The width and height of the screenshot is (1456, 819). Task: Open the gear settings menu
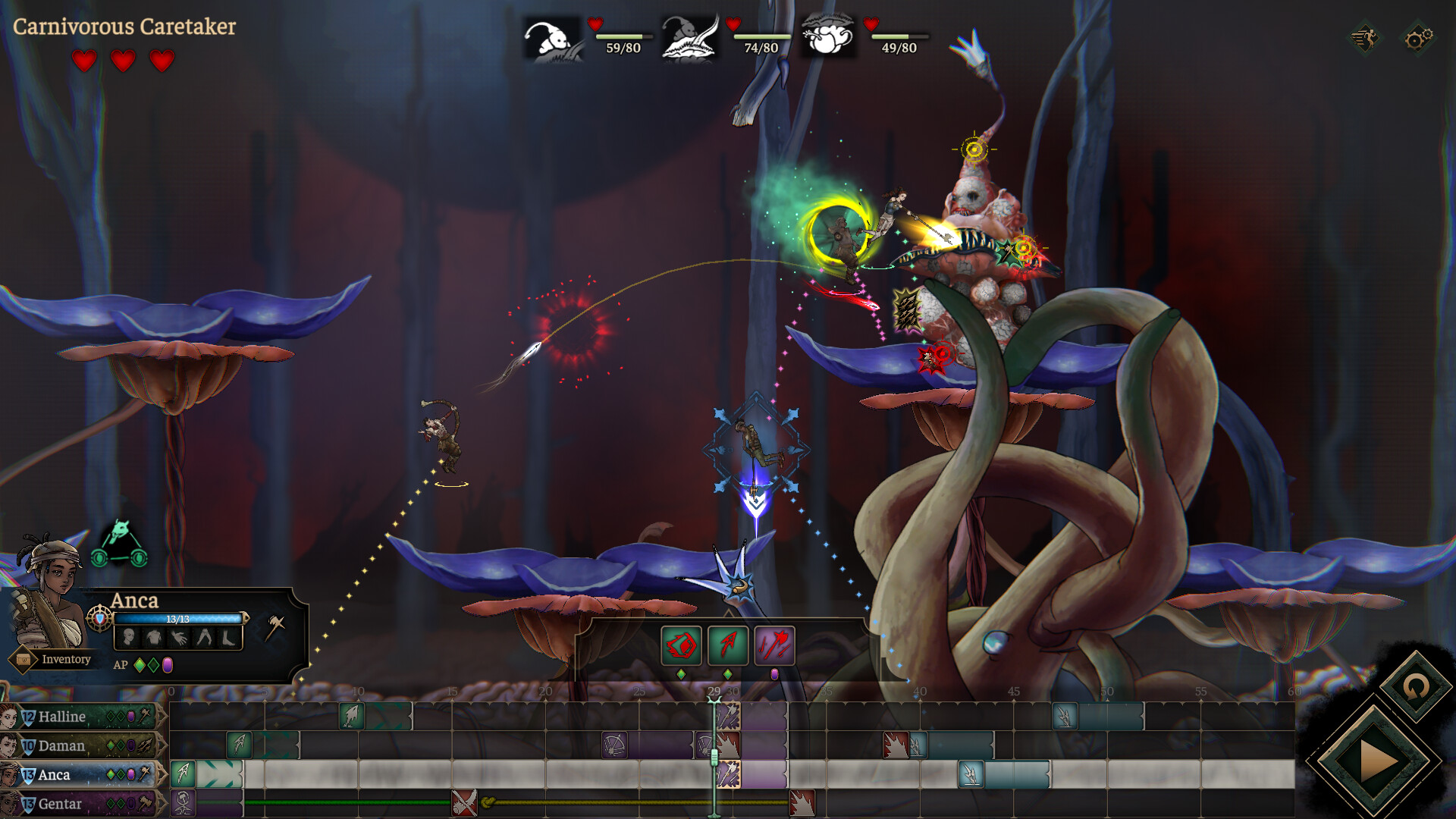tap(1417, 38)
